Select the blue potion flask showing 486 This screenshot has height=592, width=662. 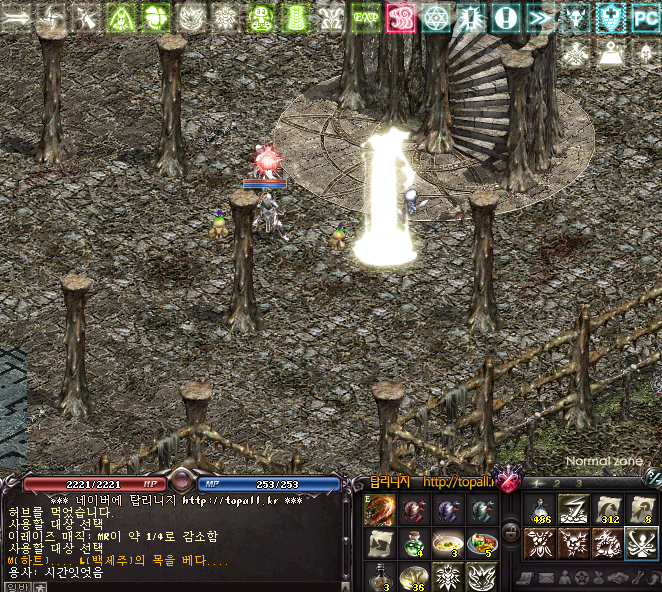[539, 510]
